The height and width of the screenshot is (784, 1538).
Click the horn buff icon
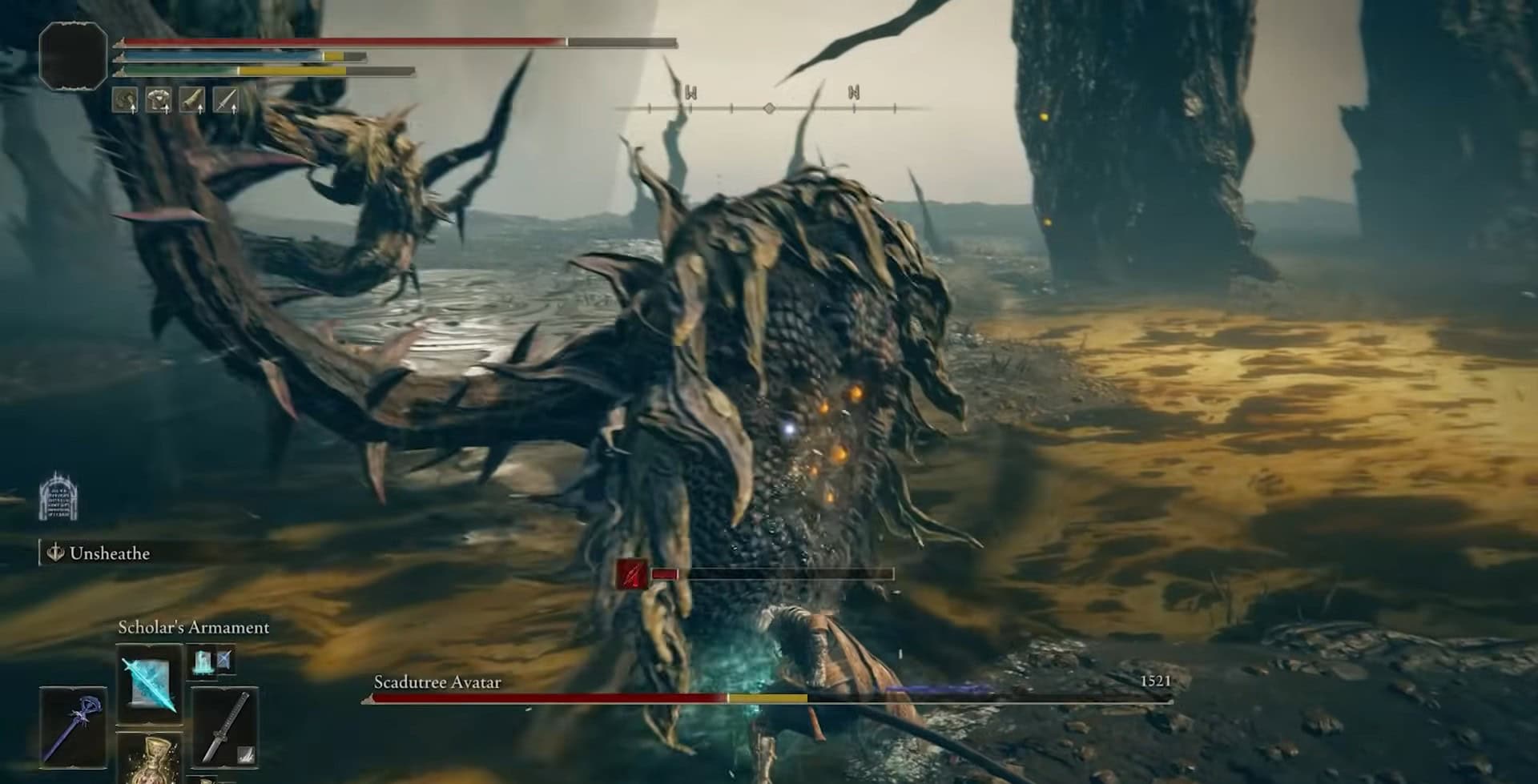coord(192,100)
